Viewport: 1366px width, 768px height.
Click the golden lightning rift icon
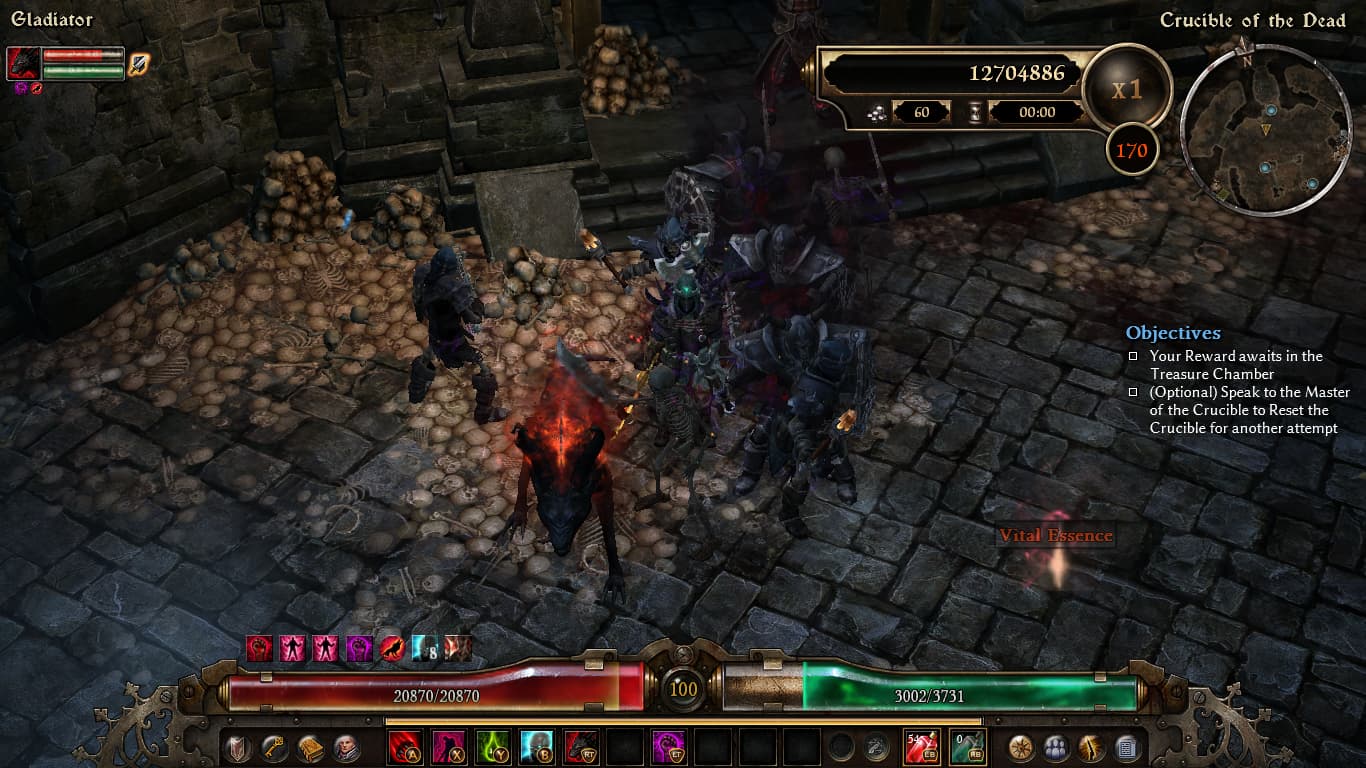tap(1091, 747)
